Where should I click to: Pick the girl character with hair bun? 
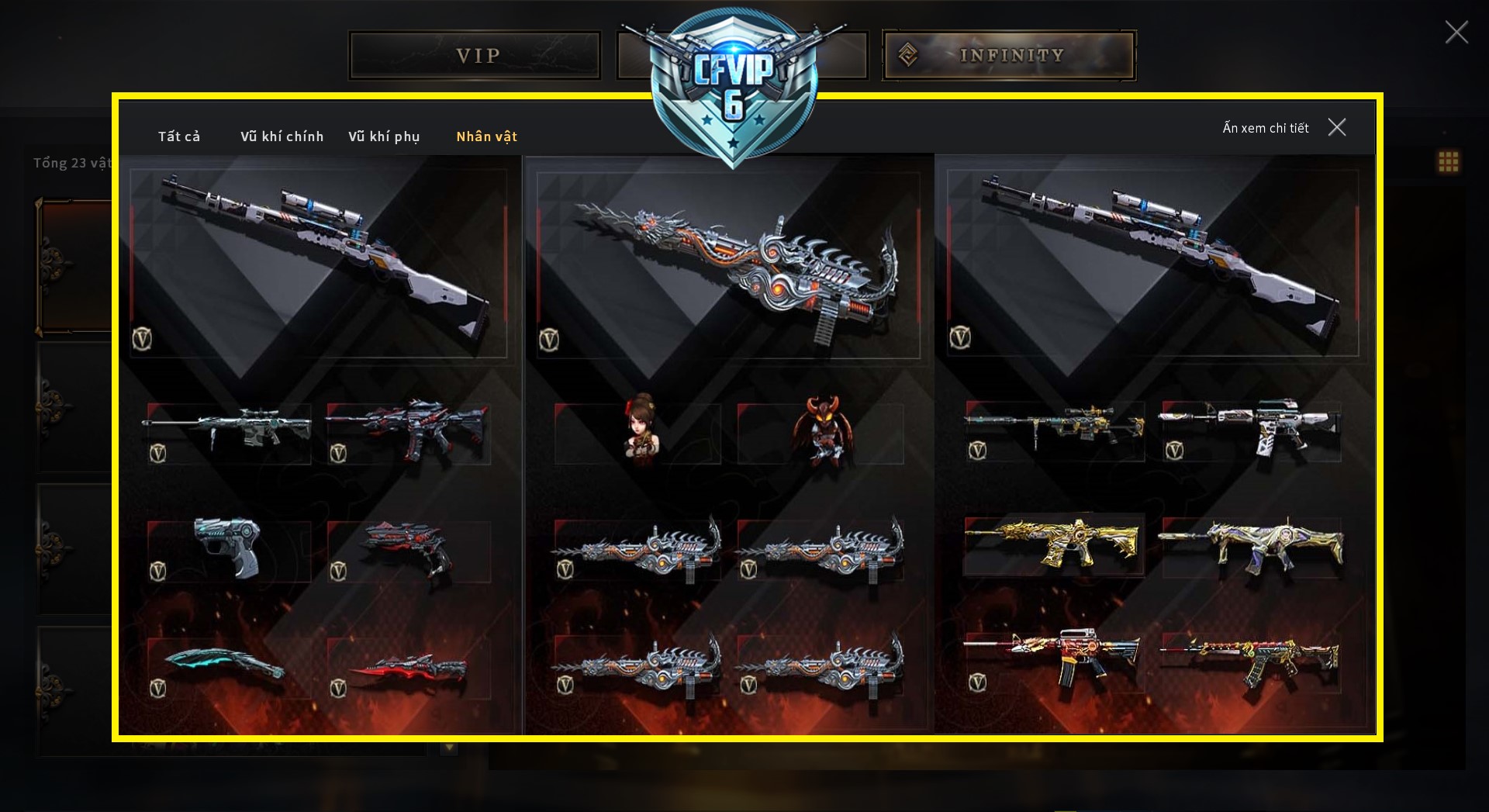coord(641,430)
